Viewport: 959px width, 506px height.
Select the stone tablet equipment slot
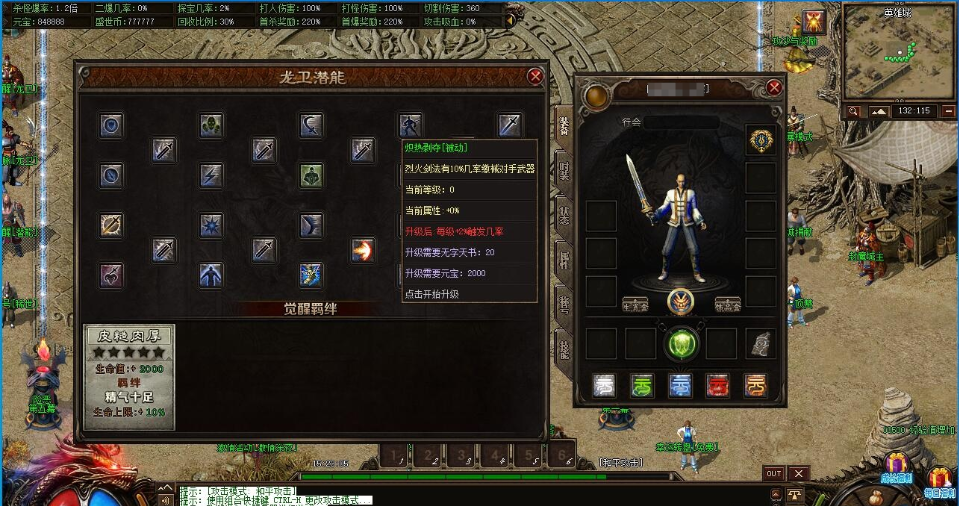tap(761, 343)
